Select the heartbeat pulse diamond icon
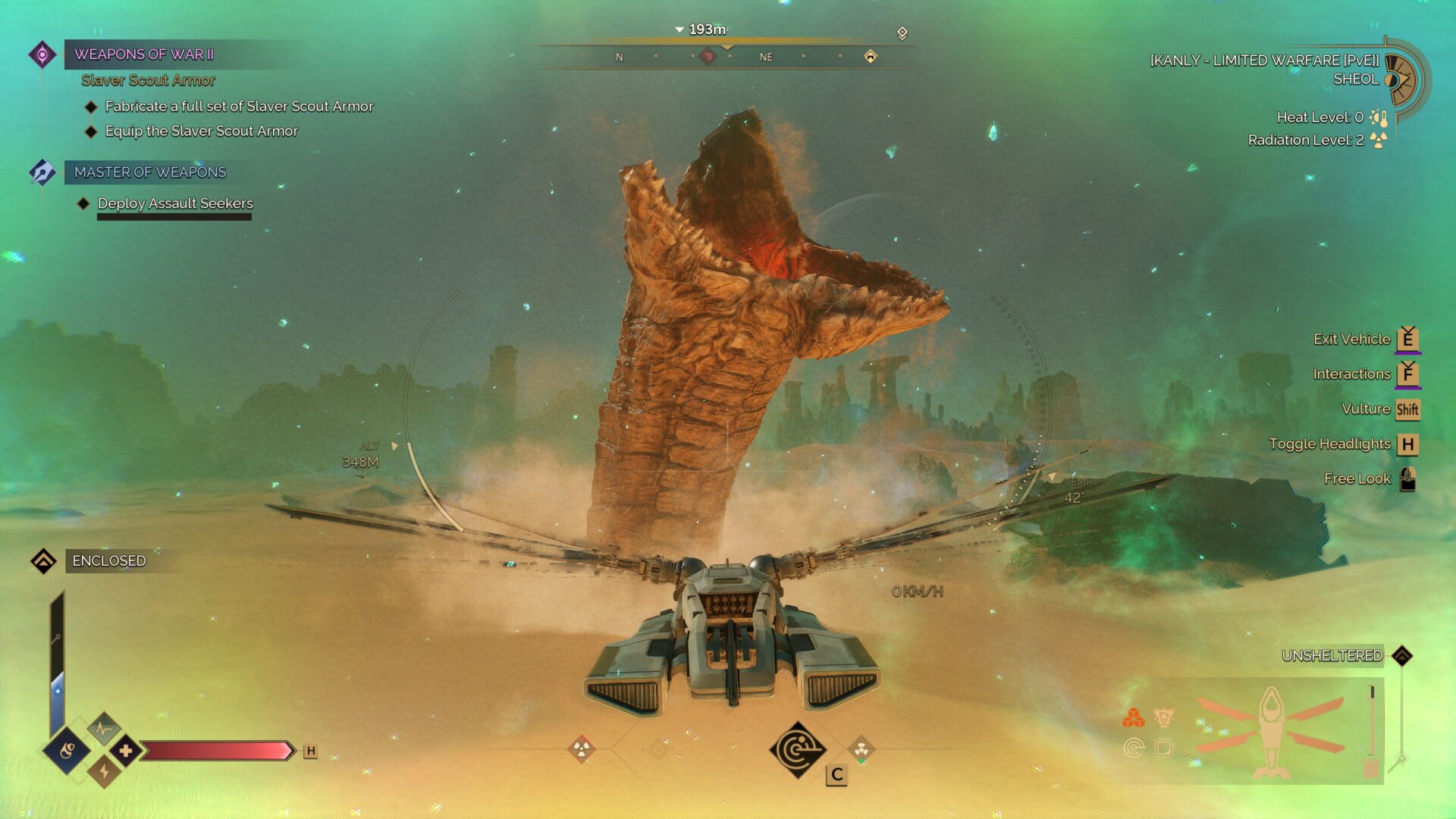This screenshot has width=1456, height=819. [x=104, y=729]
